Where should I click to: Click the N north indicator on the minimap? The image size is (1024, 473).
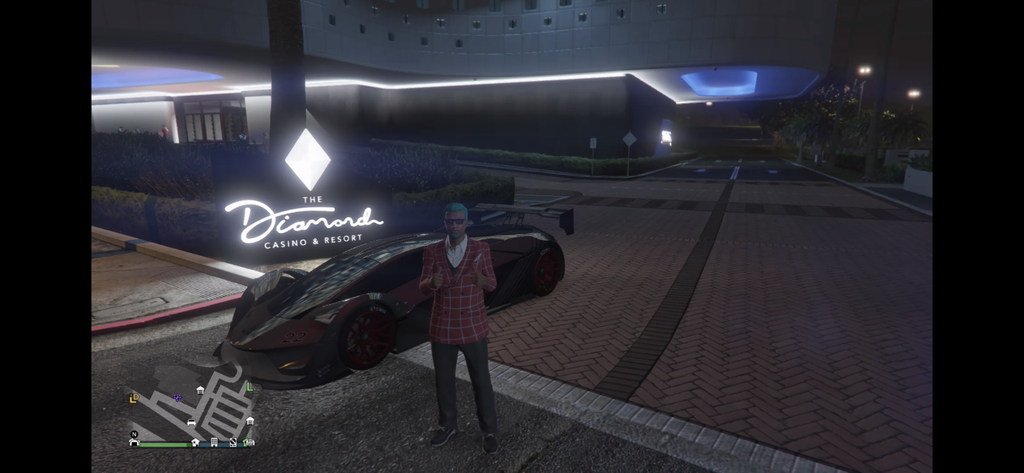134,434
